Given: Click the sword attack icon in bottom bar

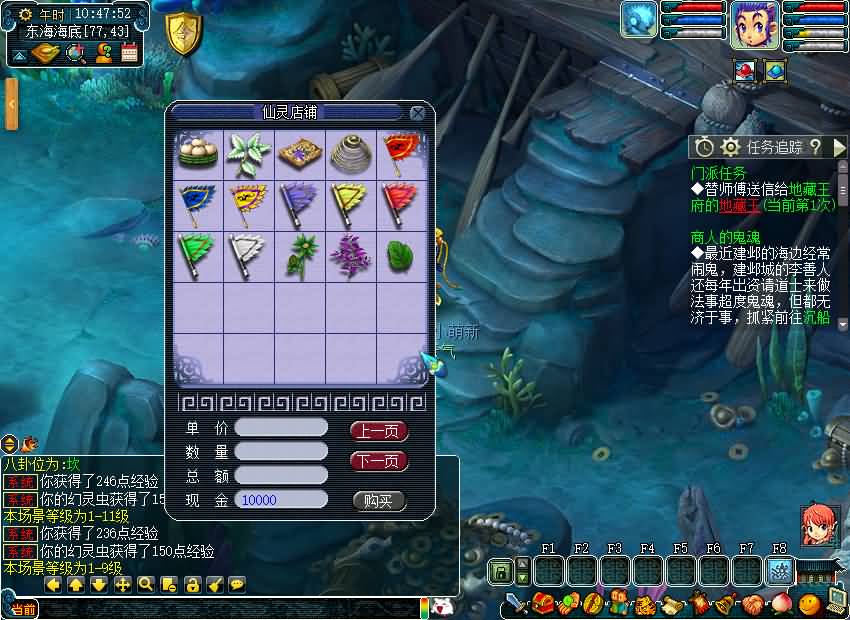Looking at the screenshot, I should click(516, 604).
